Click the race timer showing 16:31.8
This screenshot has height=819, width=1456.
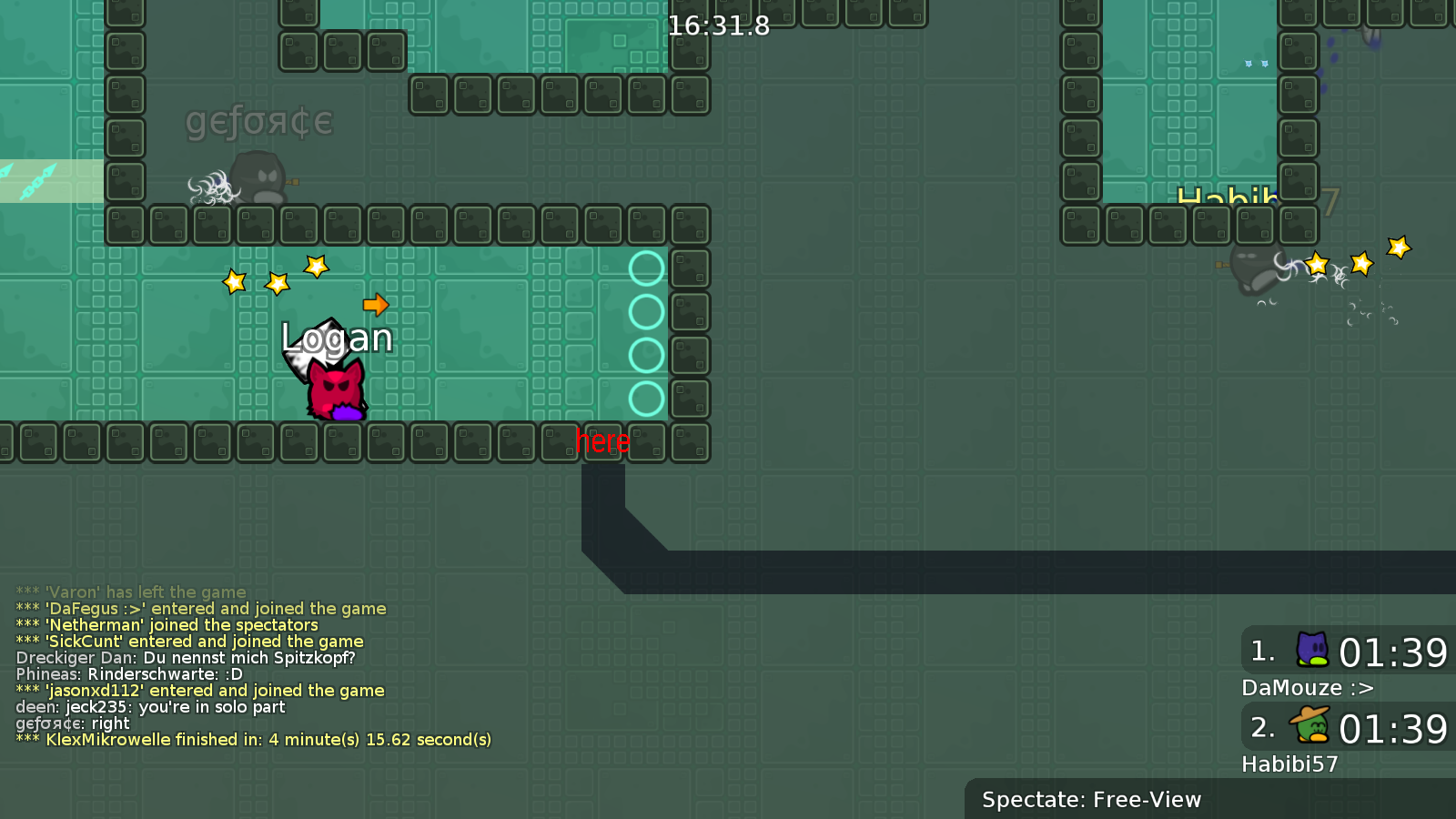point(718,26)
